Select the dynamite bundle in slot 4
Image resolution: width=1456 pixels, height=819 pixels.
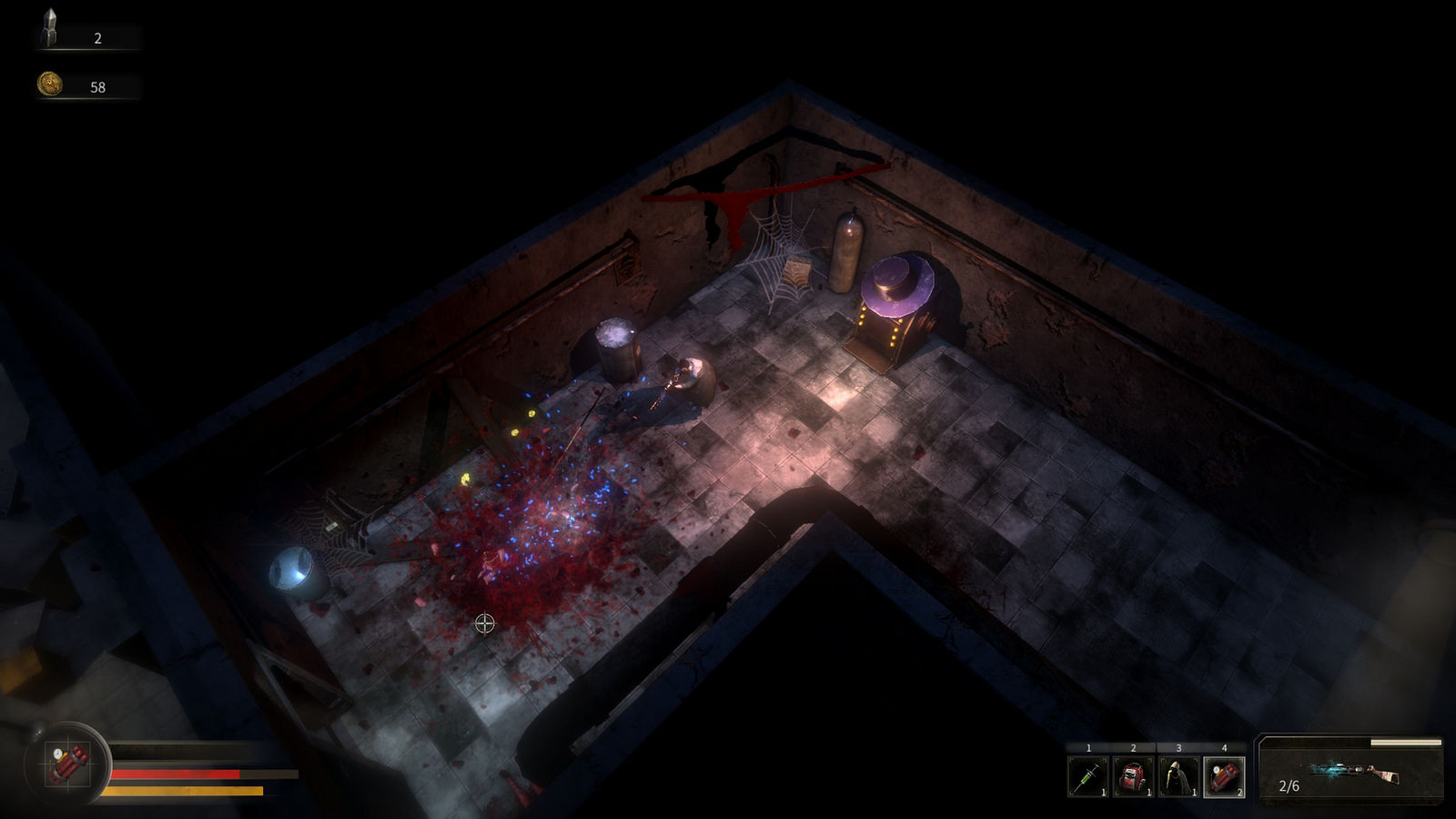pyautogui.click(x=1224, y=777)
